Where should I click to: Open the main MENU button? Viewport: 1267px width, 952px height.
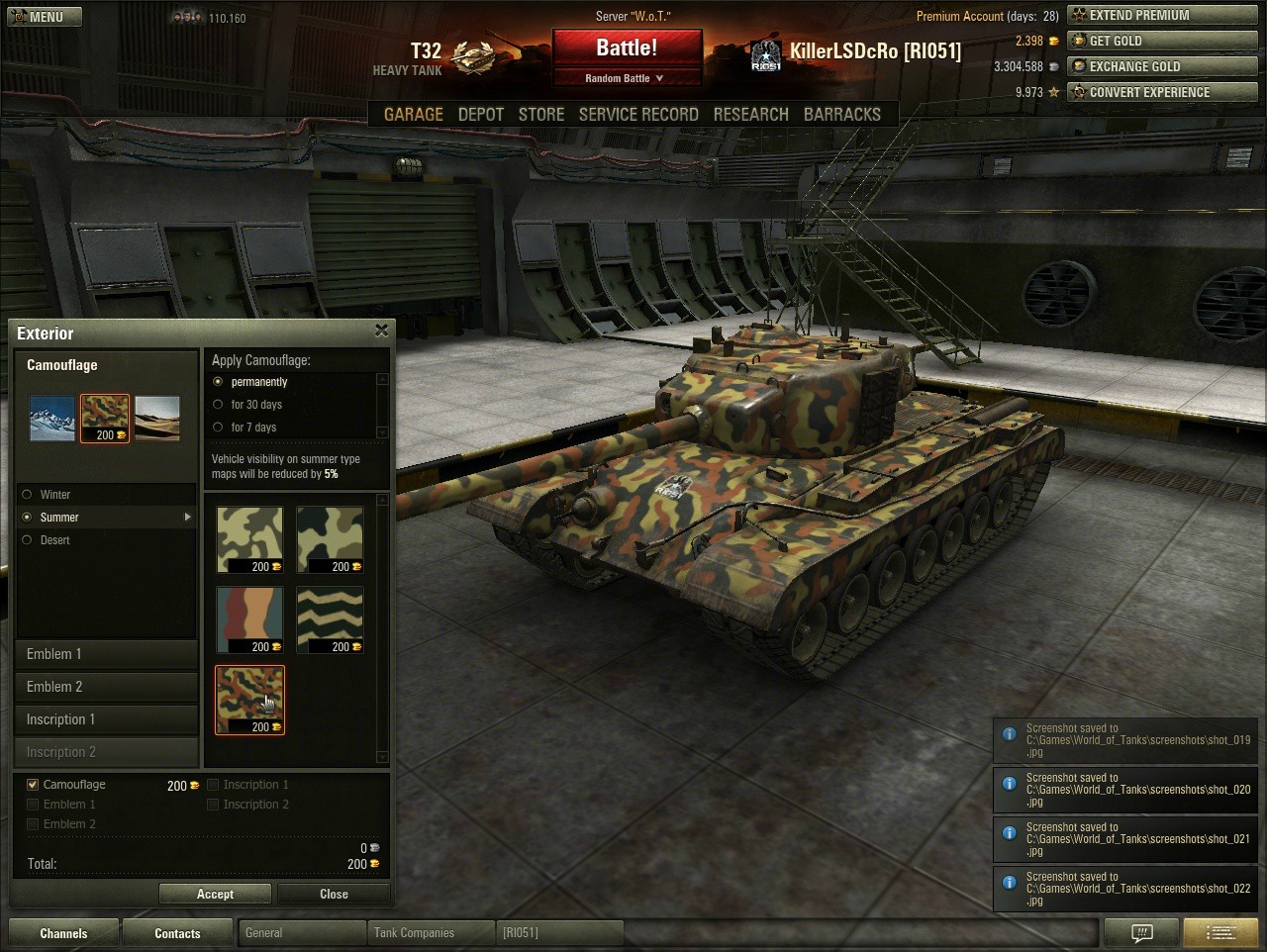[x=44, y=17]
